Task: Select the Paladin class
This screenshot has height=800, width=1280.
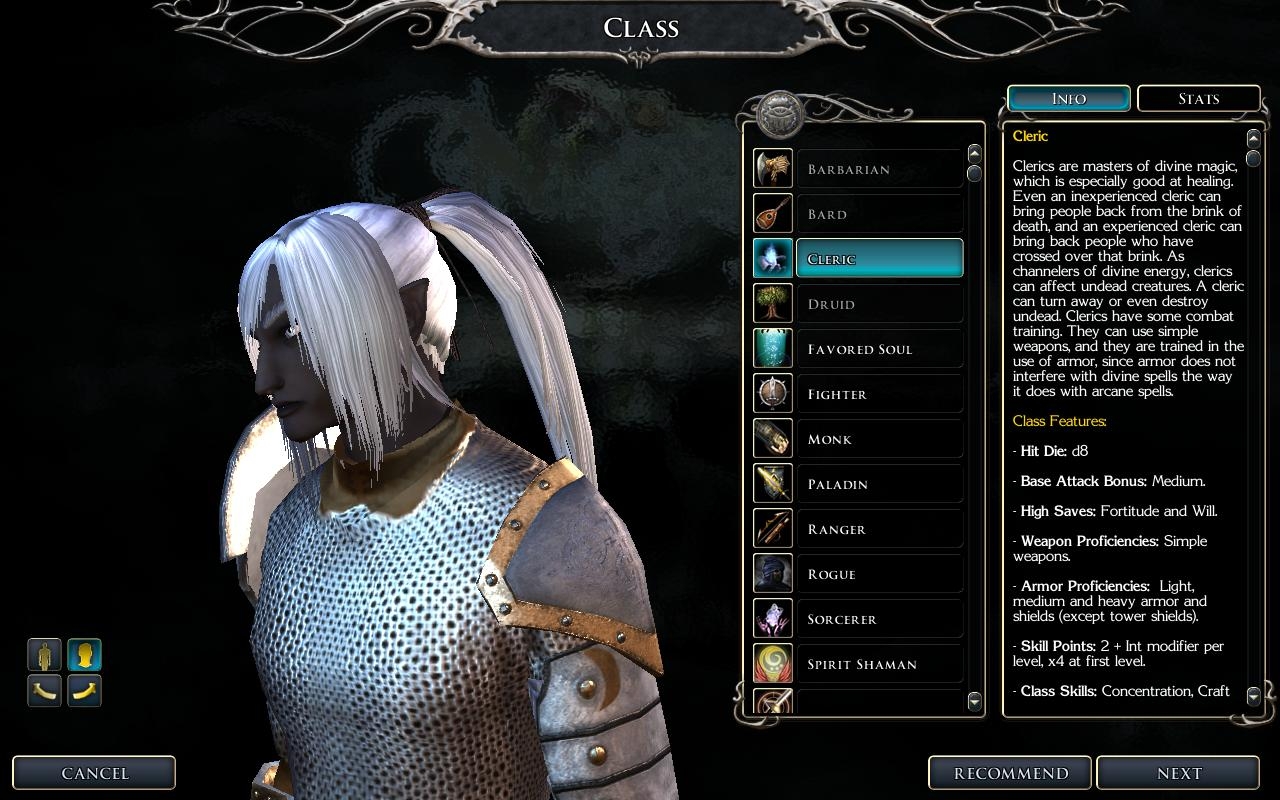Action: click(879, 484)
